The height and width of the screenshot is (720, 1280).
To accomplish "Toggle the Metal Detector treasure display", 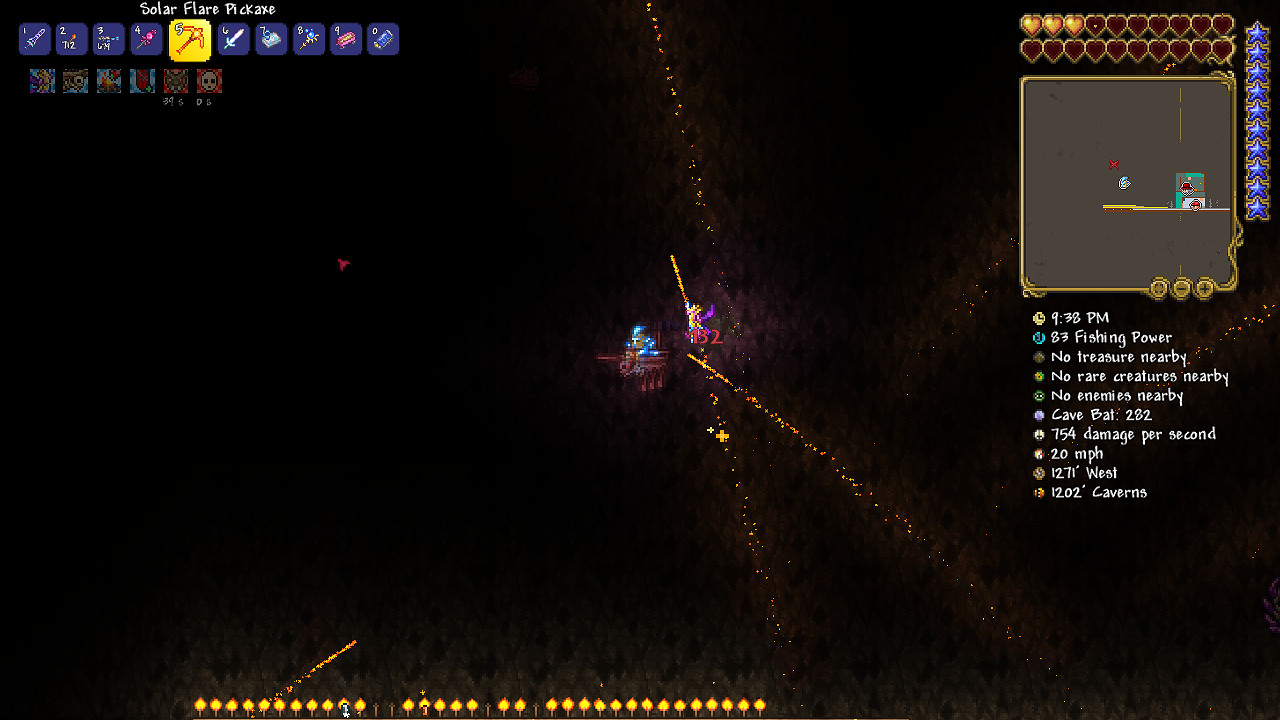I will 1038,357.
